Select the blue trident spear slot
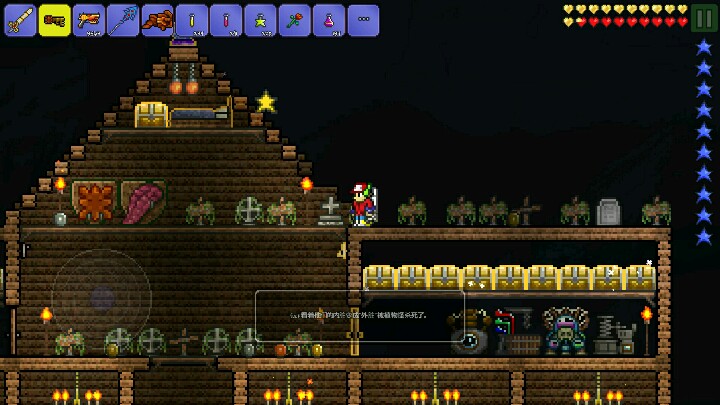Image resolution: width=720 pixels, height=405 pixels. point(123,19)
